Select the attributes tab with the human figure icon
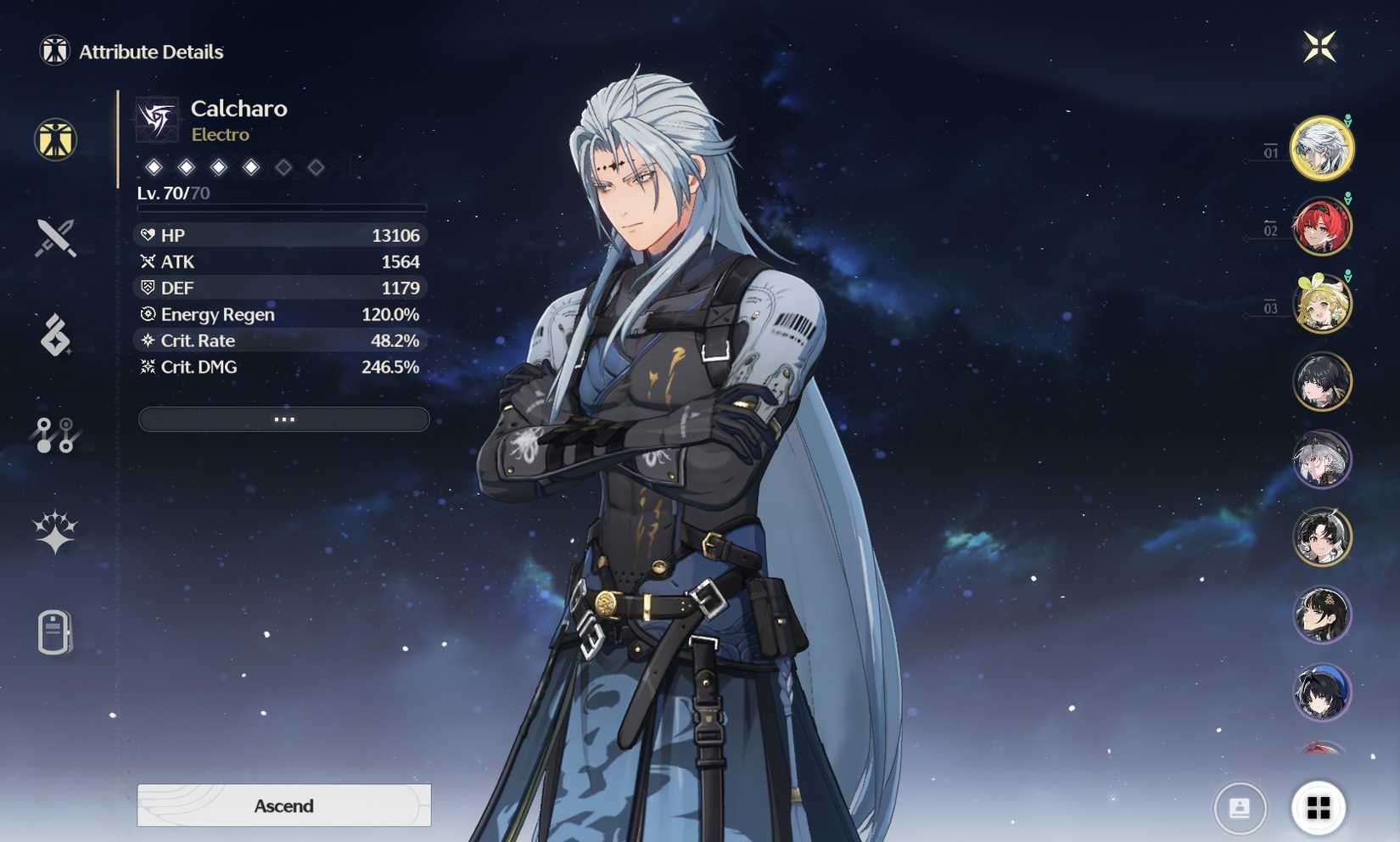The image size is (1400, 842). pos(56,140)
